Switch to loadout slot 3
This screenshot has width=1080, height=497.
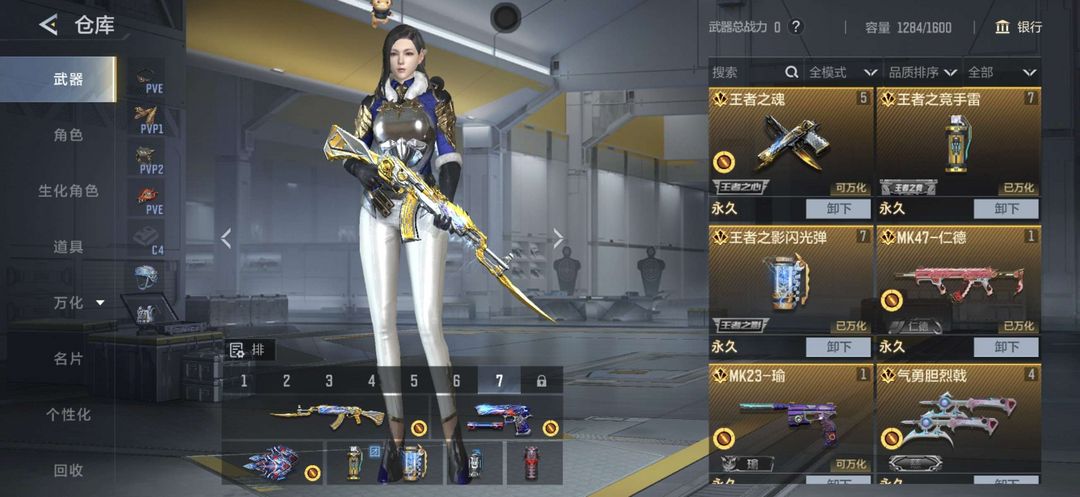[329, 381]
